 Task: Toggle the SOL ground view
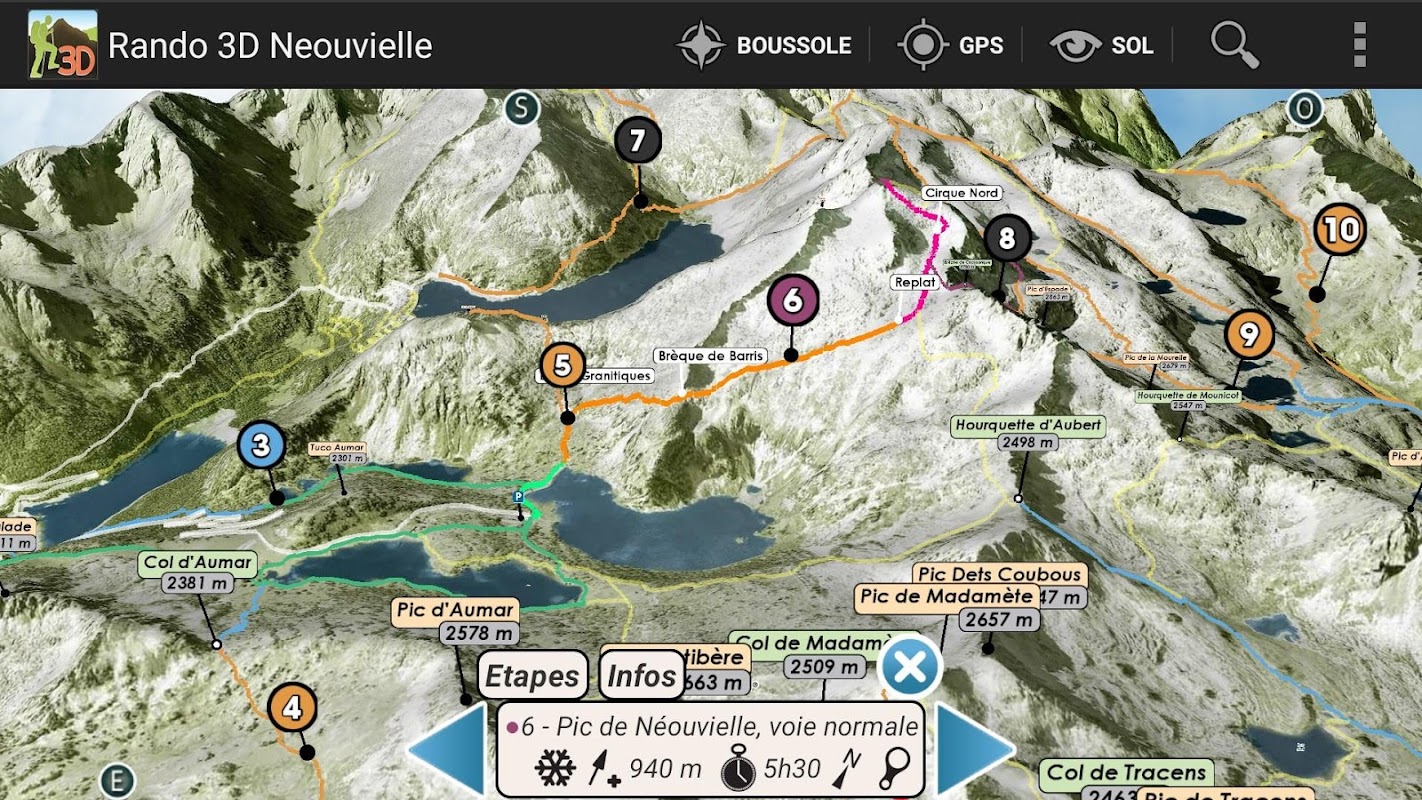tap(1102, 45)
